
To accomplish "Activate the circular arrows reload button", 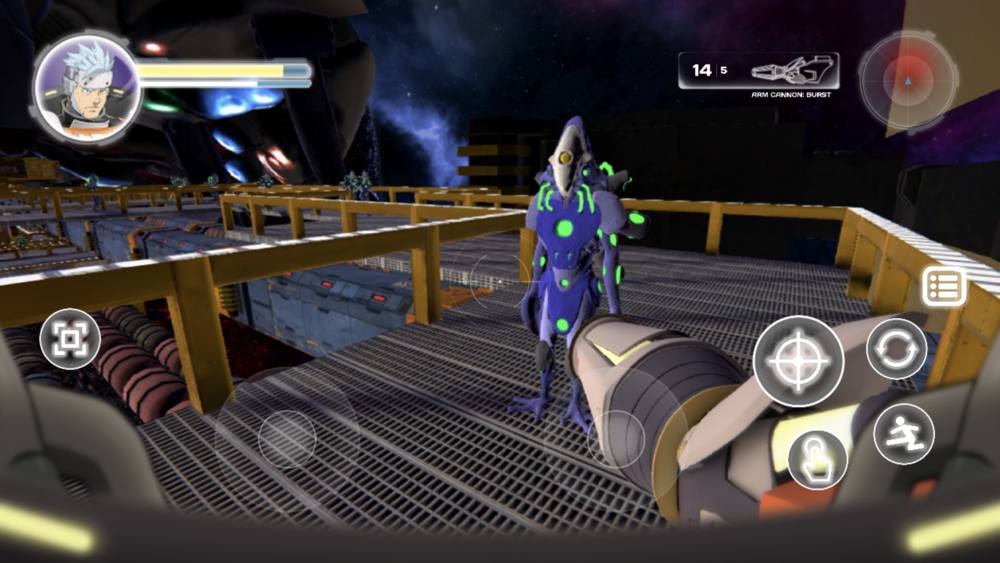I will coord(896,349).
